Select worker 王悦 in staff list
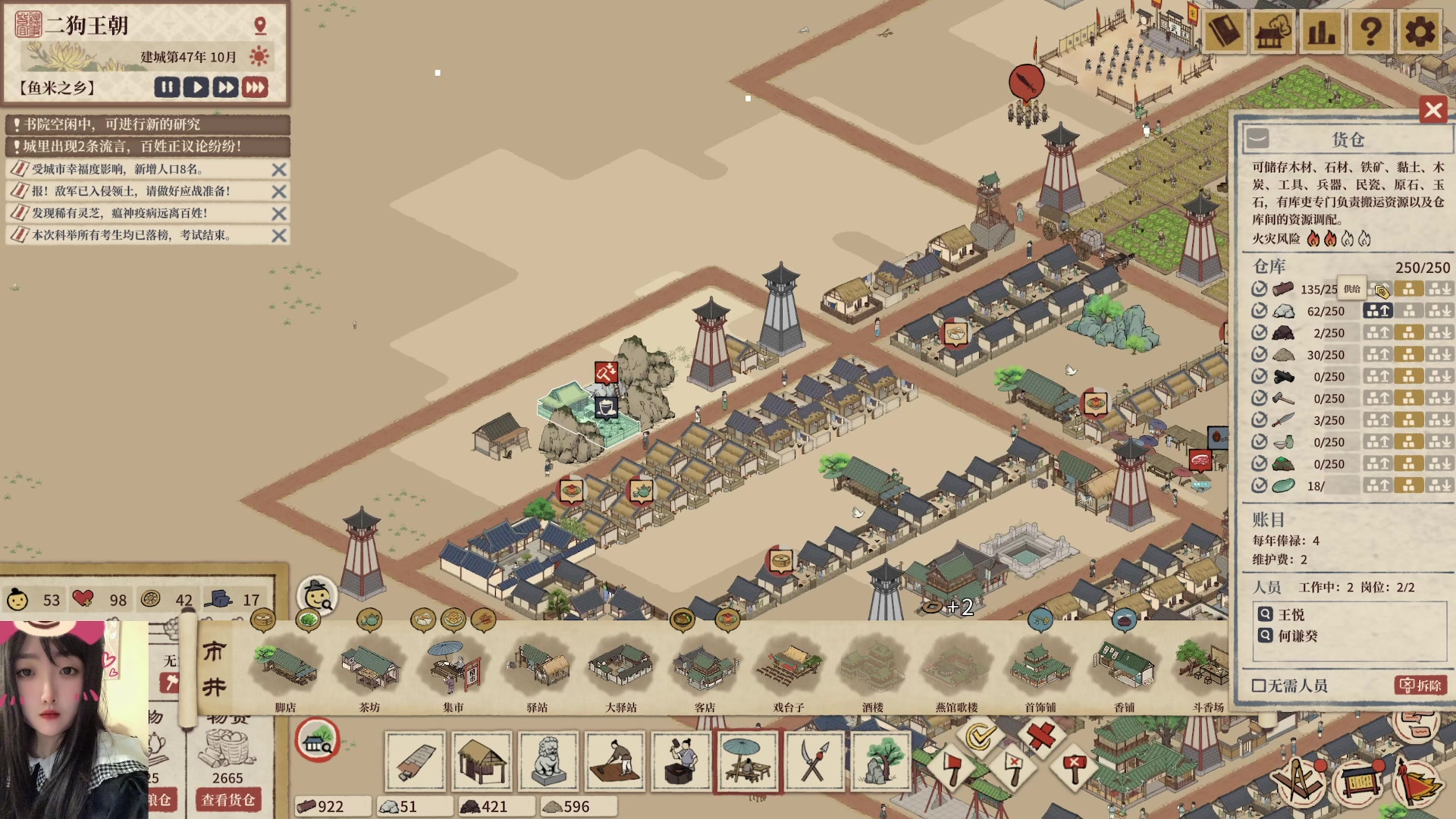1456x819 pixels. [x=1291, y=615]
